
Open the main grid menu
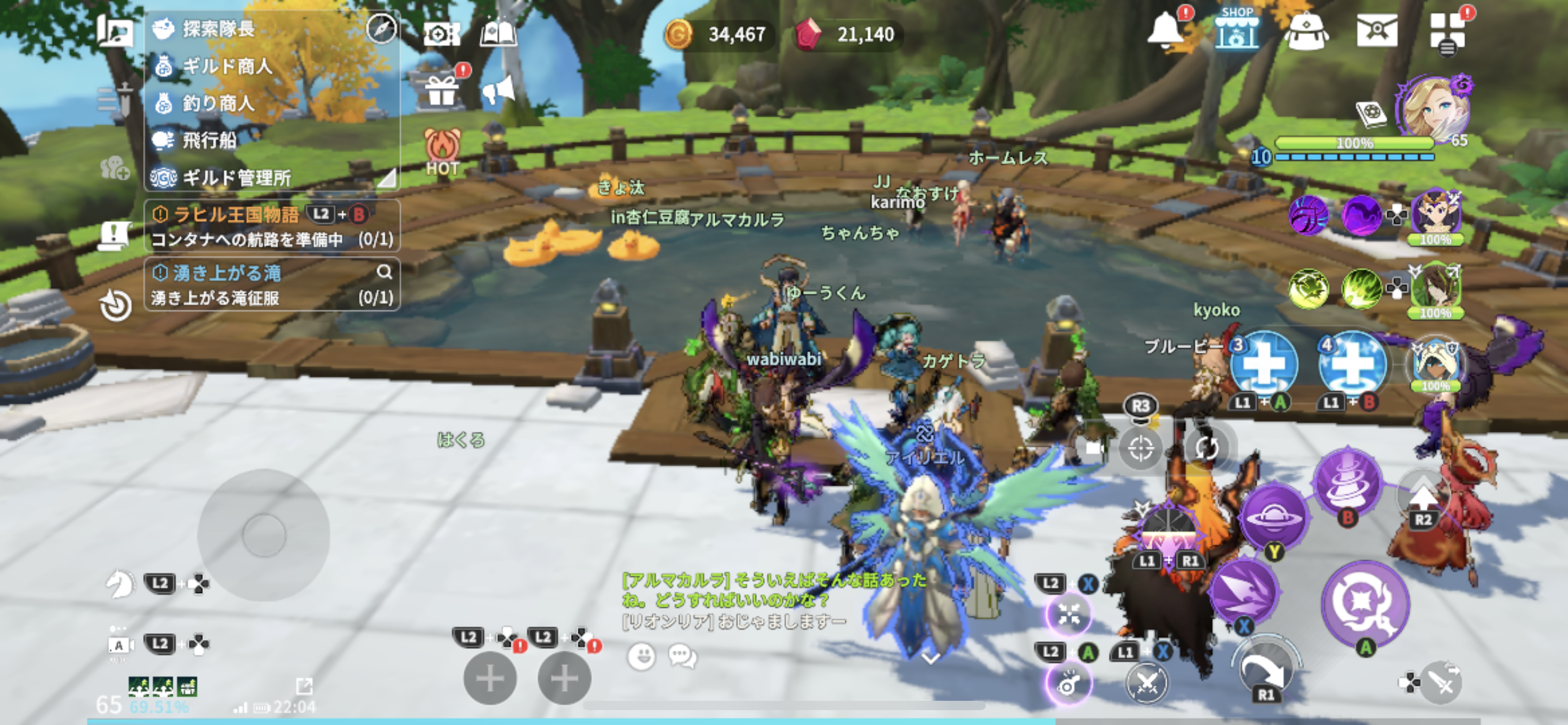pyautogui.click(x=1447, y=31)
